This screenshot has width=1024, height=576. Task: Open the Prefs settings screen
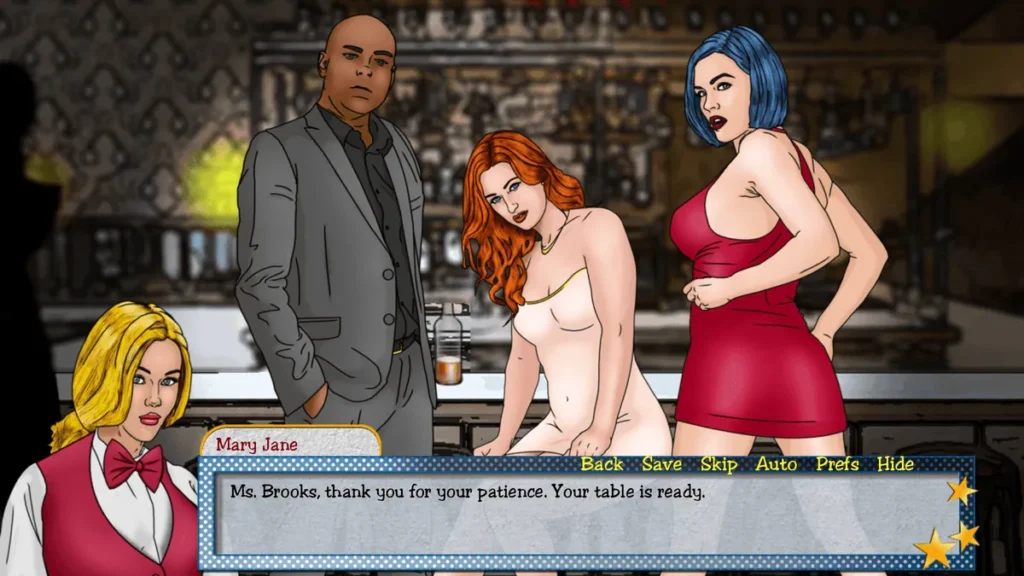(837, 464)
